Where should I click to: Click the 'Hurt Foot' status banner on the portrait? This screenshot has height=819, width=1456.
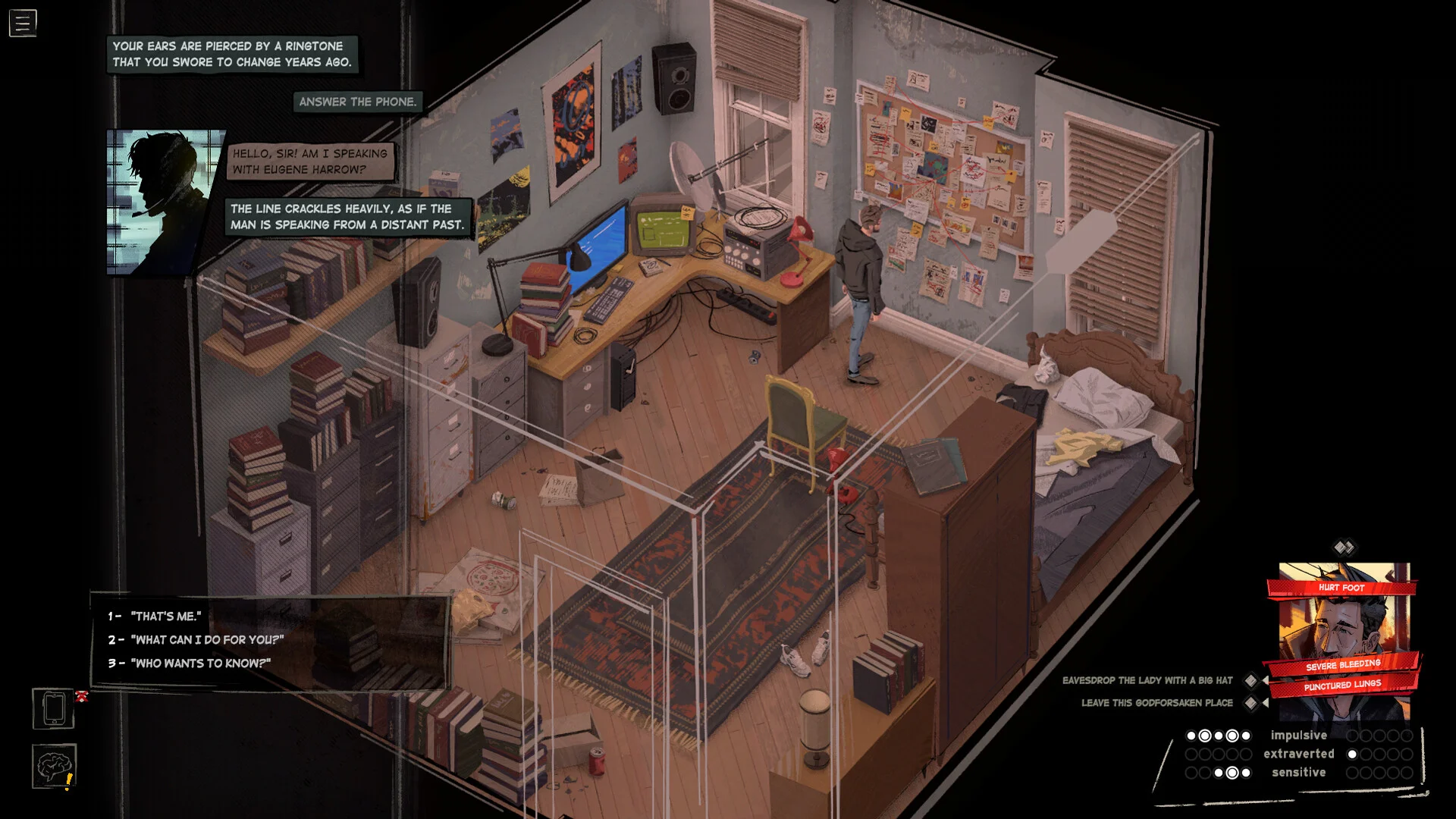coord(1342,587)
